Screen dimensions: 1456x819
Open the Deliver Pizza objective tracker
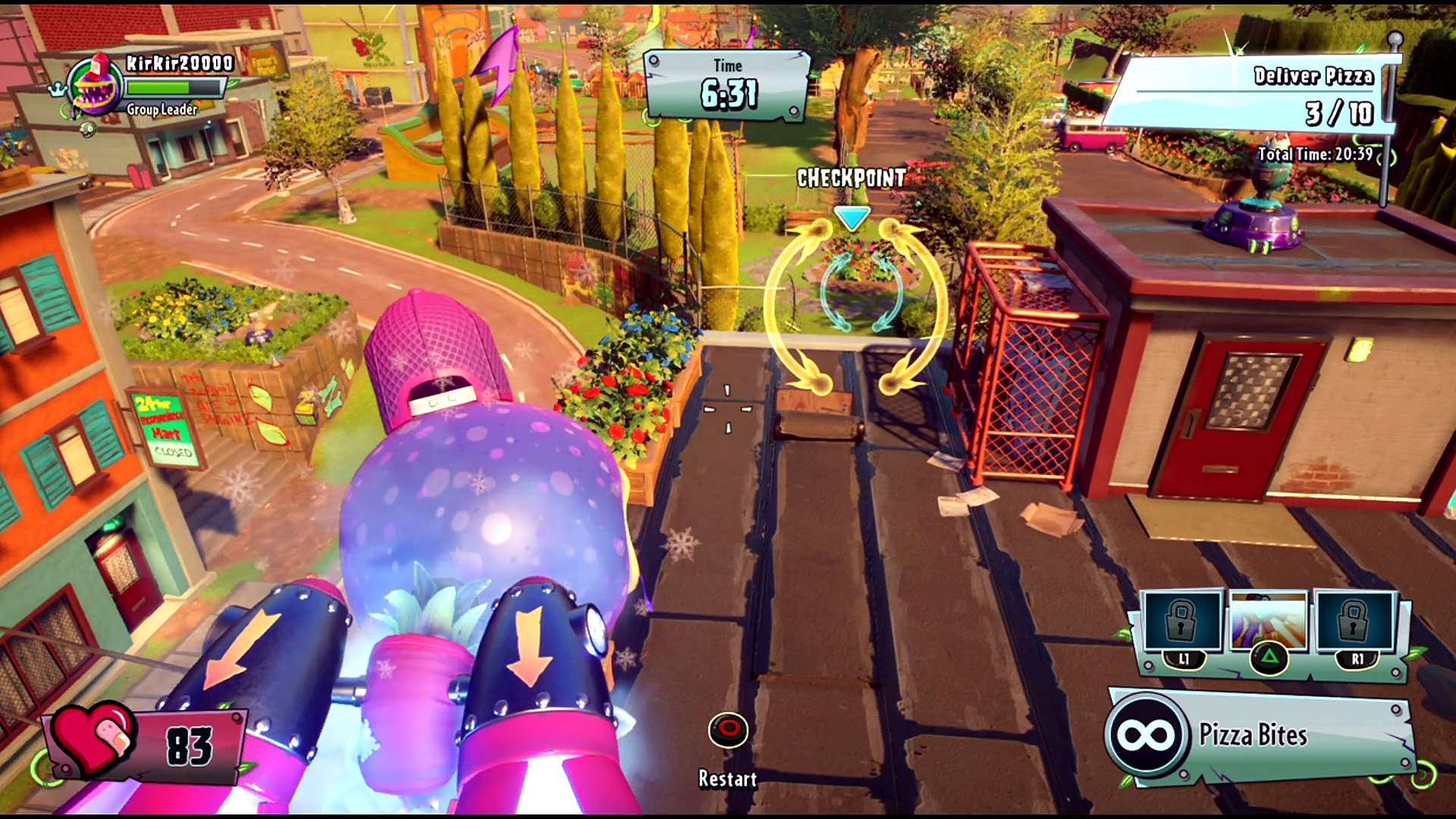point(1251,95)
